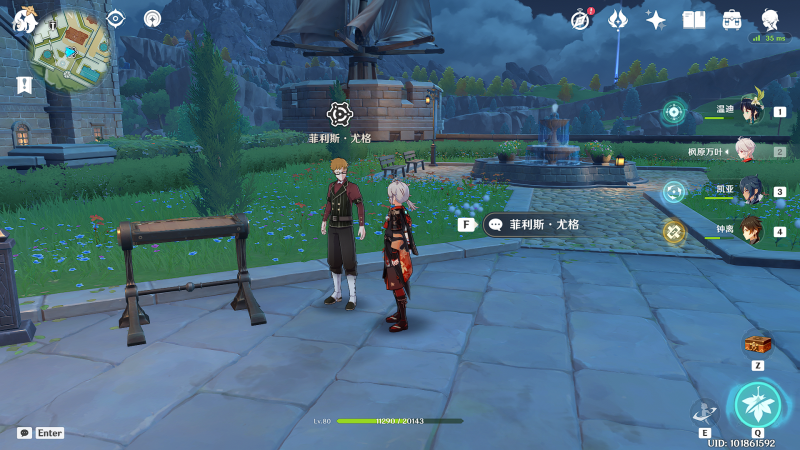Open the Paimon main menu
This screenshot has height=450, width=800.
tap(23, 18)
